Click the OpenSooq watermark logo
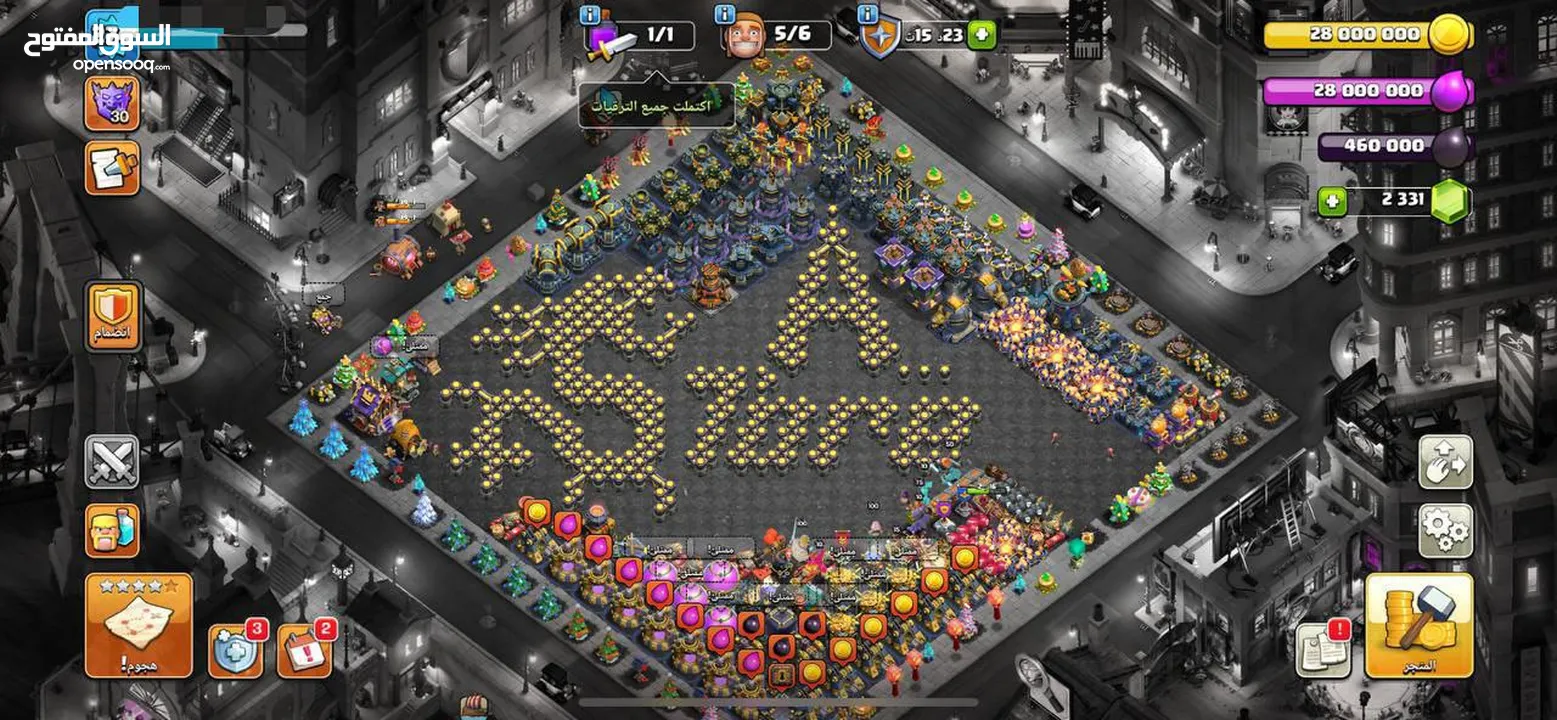 [x=97, y=46]
